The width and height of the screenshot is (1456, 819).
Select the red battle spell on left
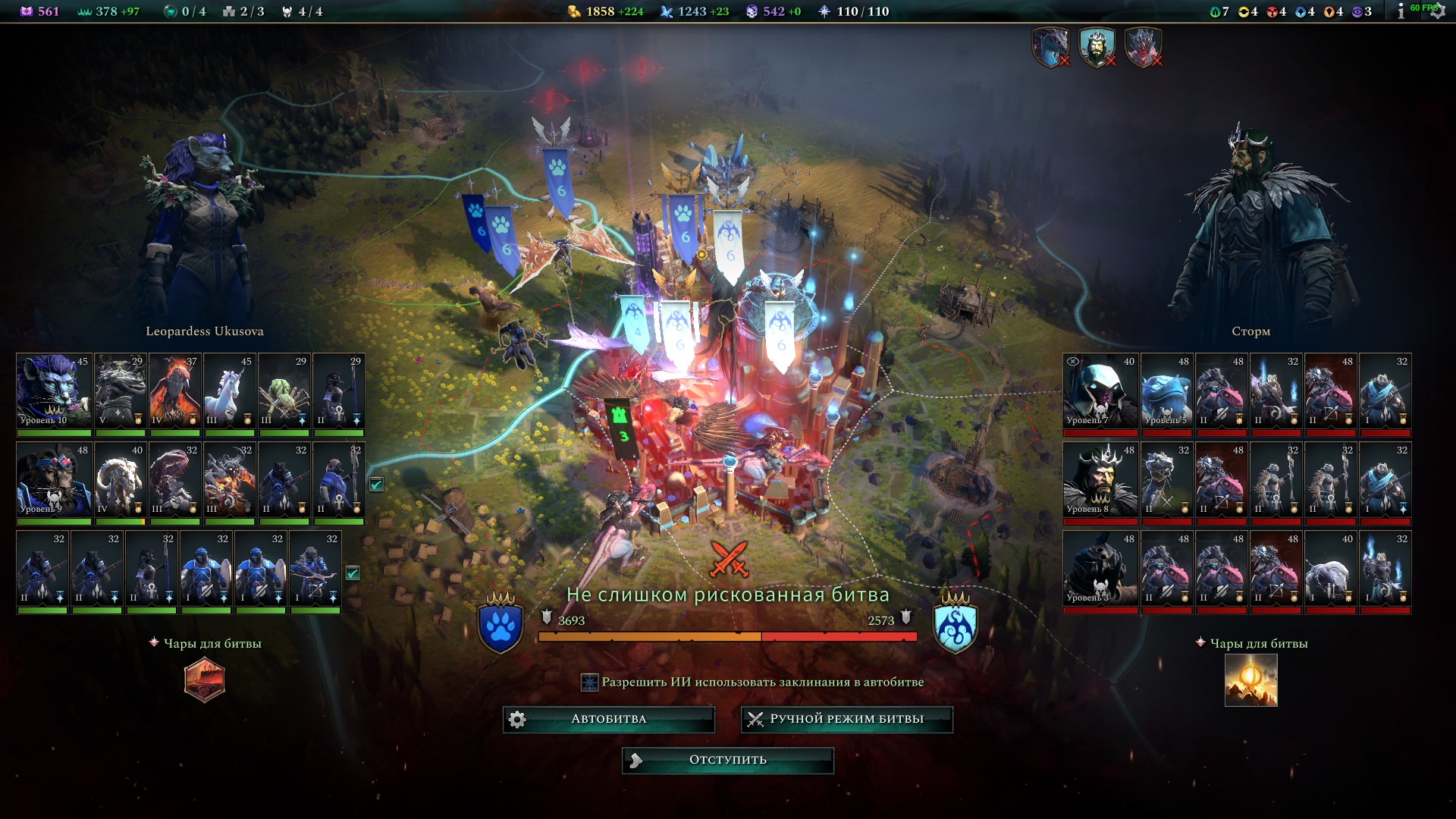tap(205, 679)
